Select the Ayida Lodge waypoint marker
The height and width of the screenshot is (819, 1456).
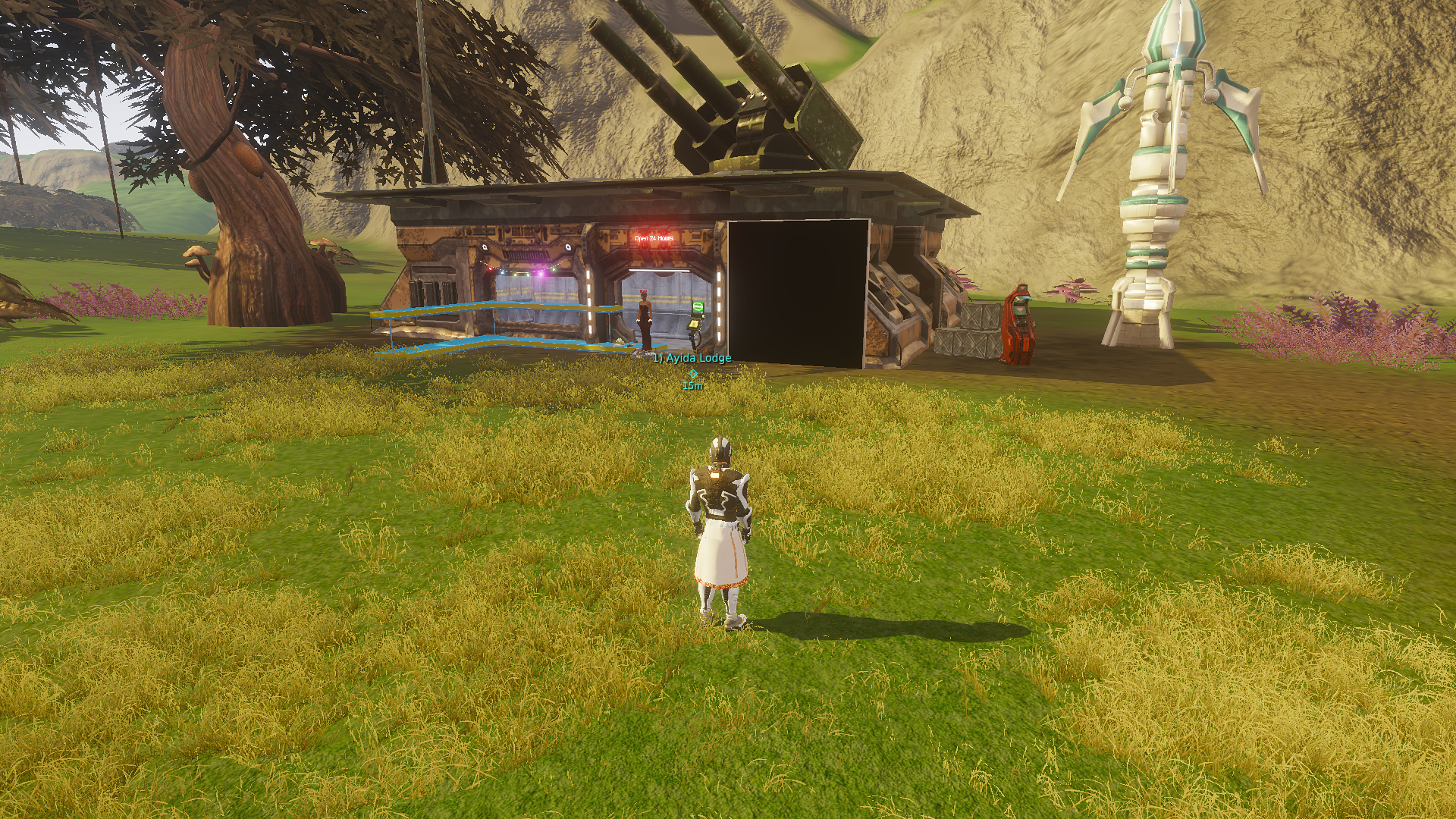pyautogui.click(x=692, y=372)
